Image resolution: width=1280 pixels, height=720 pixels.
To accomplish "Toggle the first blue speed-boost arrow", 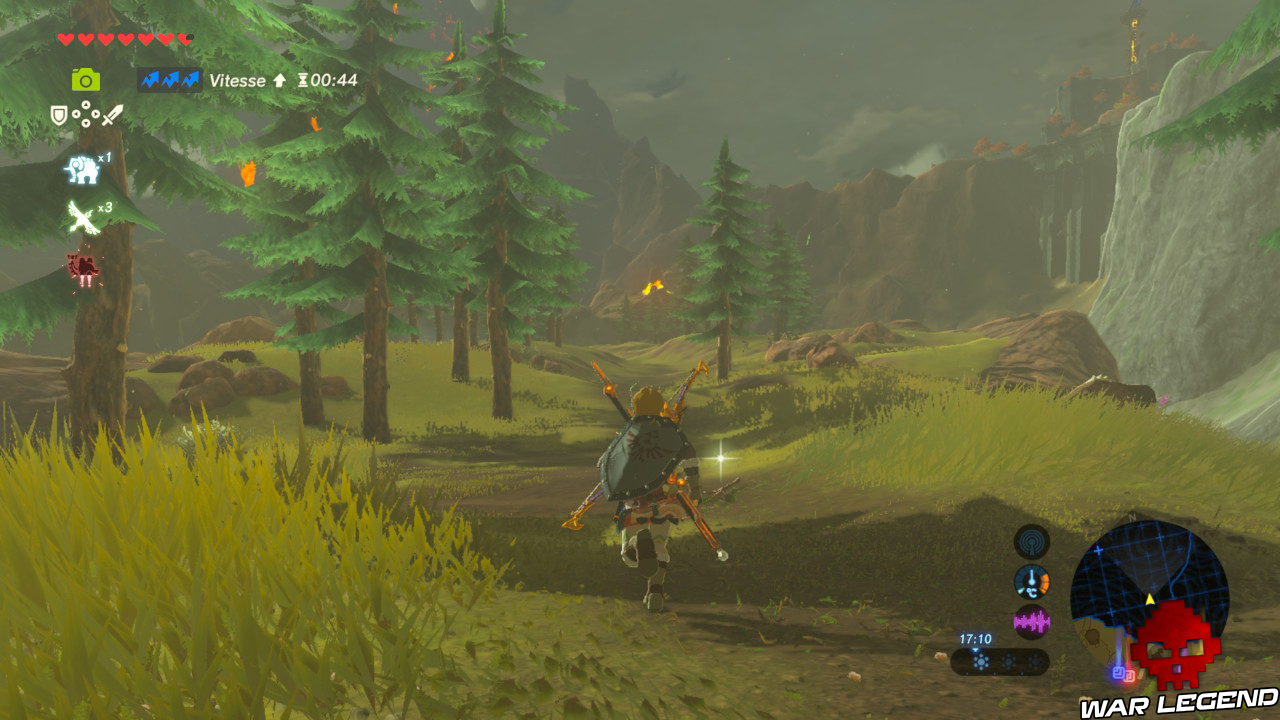I will pyautogui.click(x=151, y=80).
